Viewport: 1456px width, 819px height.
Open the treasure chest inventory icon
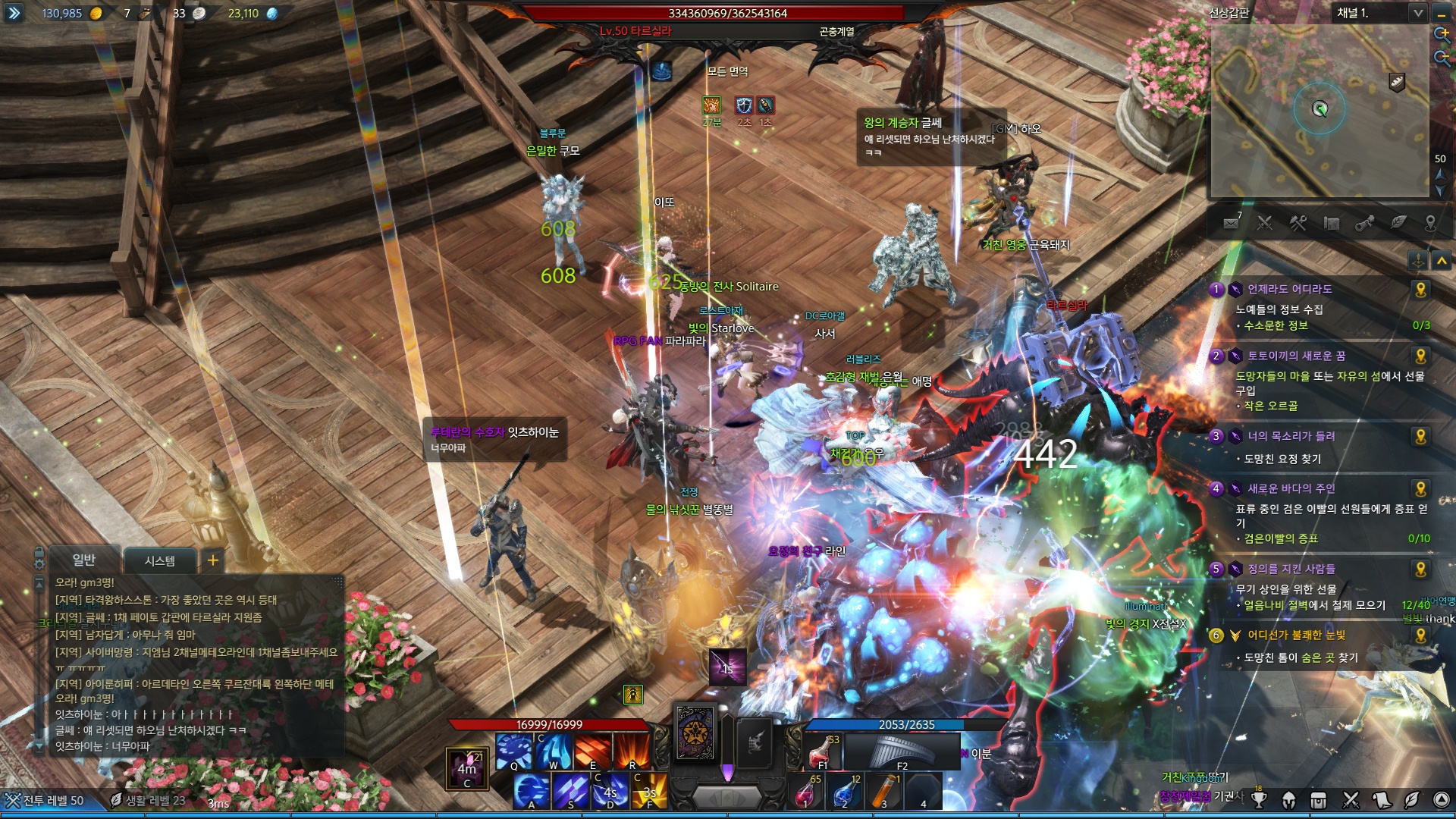[x=1319, y=799]
